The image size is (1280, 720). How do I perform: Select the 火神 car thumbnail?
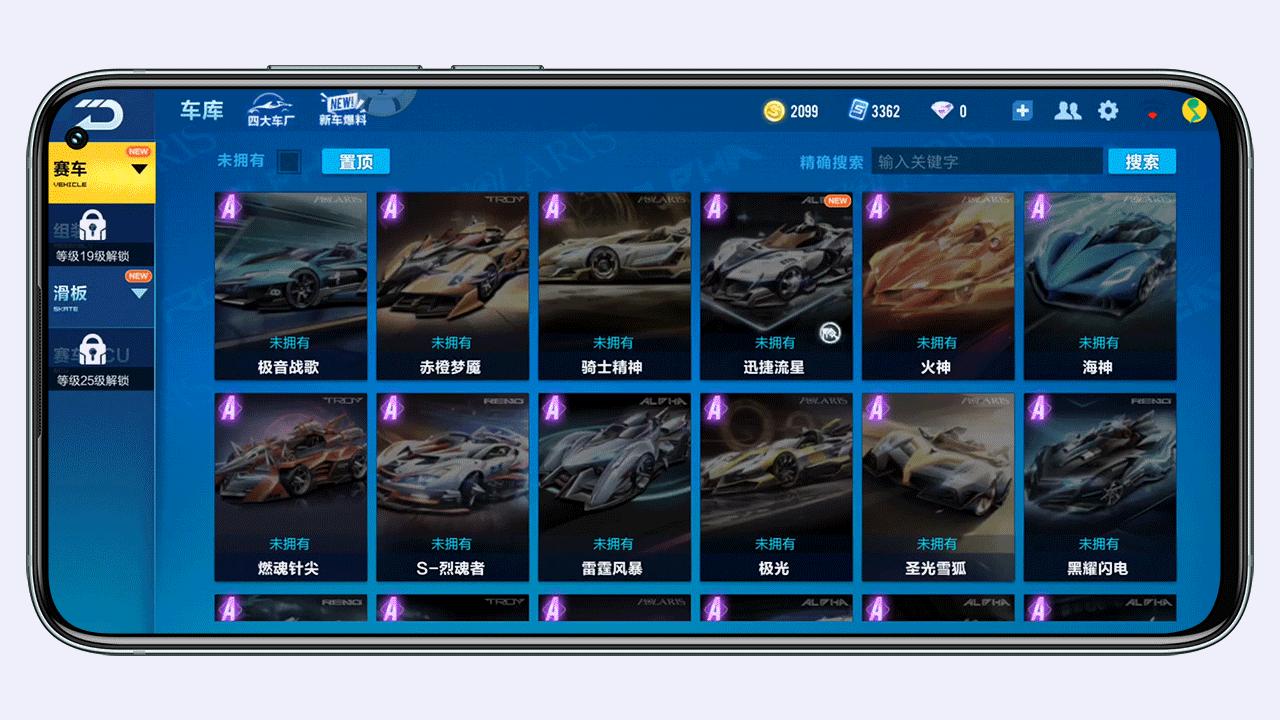[x=937, y=283]
